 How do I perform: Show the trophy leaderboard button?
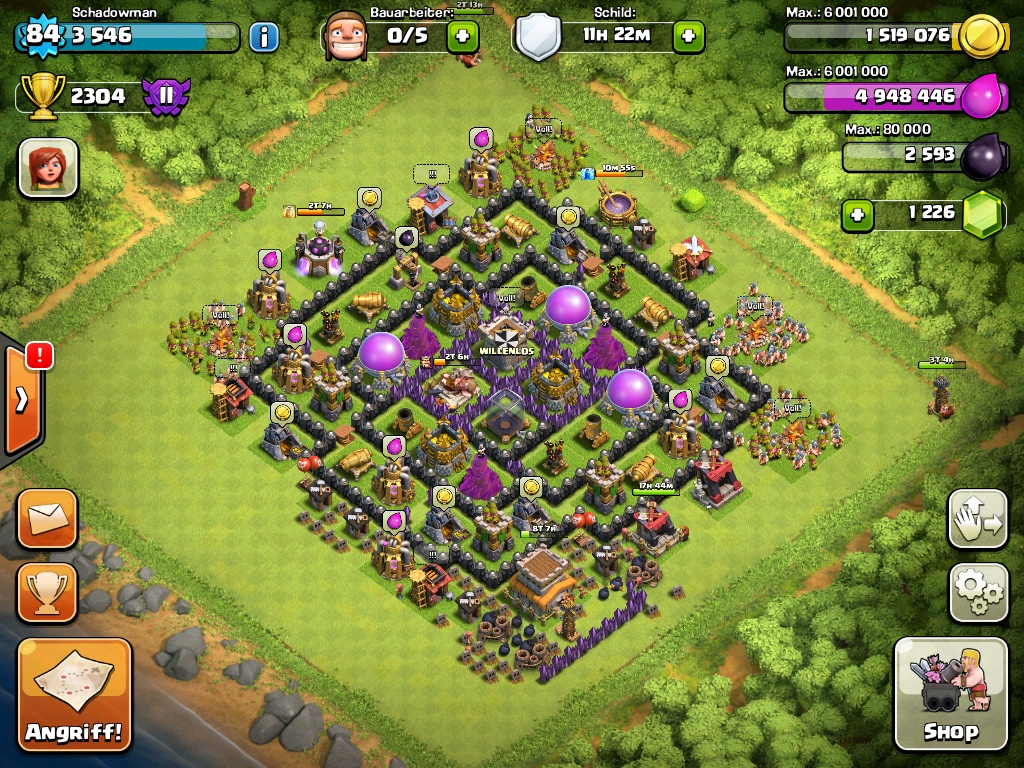click(x=47, y=593)
